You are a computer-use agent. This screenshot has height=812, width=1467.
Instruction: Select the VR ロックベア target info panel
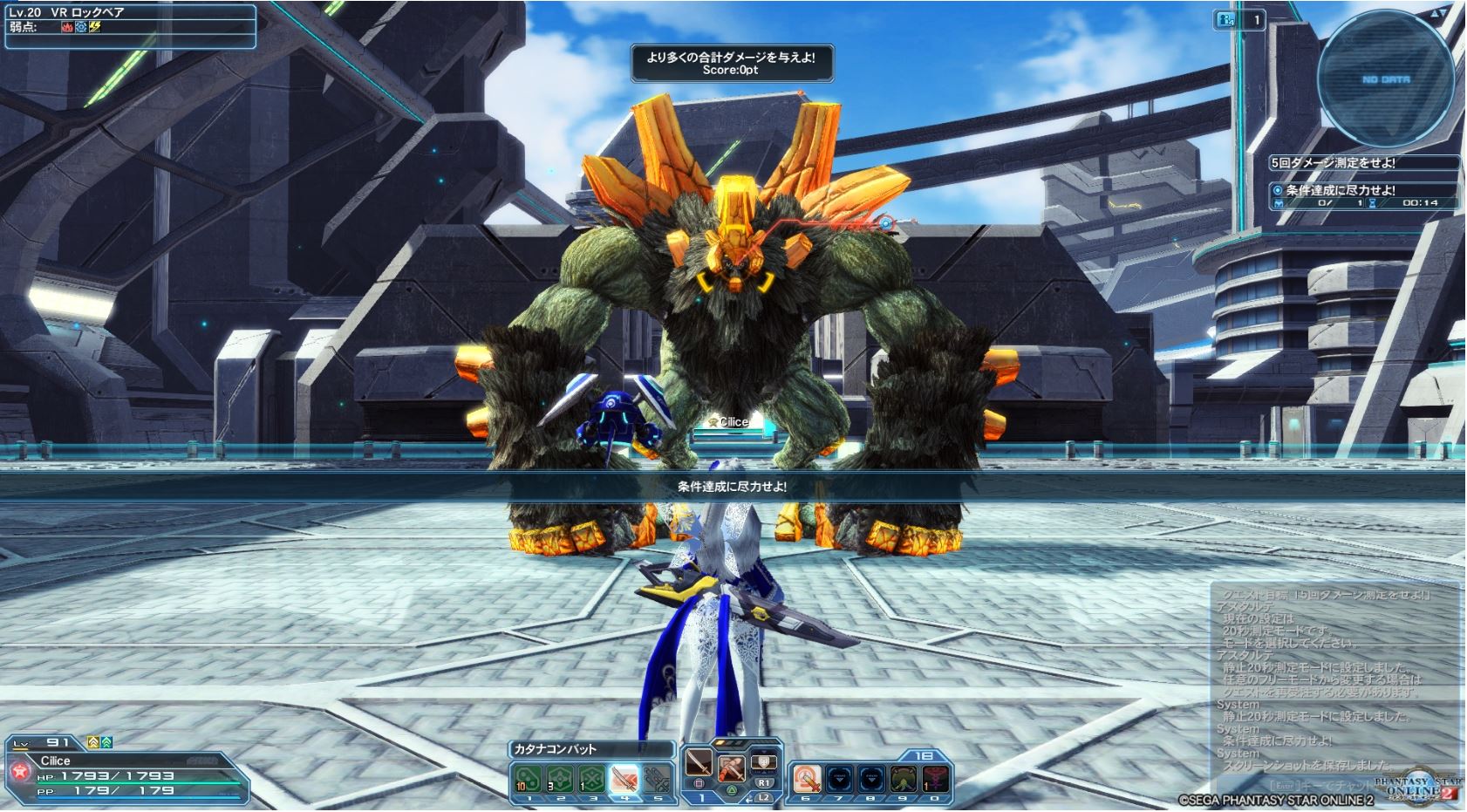click(x=129, y=25)
